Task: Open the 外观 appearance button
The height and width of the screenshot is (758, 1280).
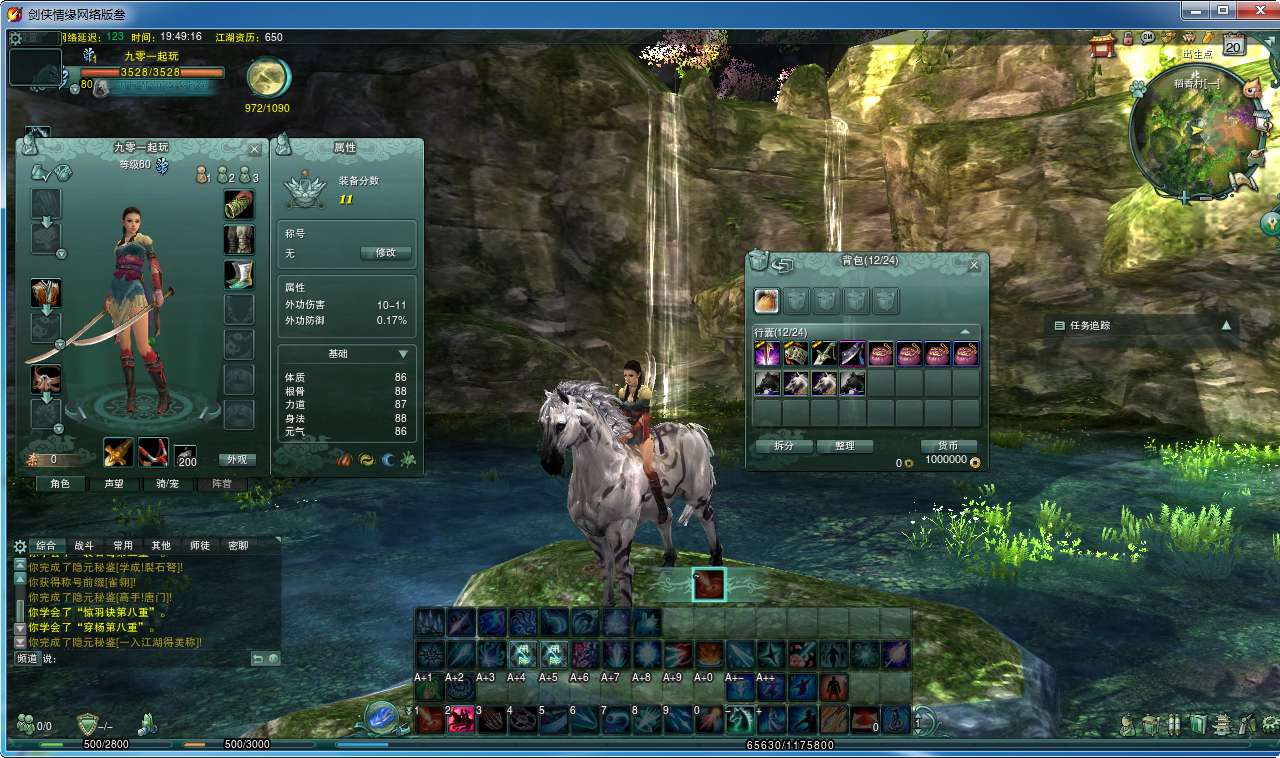Action: pyautogui.click(x=237, y=460)
